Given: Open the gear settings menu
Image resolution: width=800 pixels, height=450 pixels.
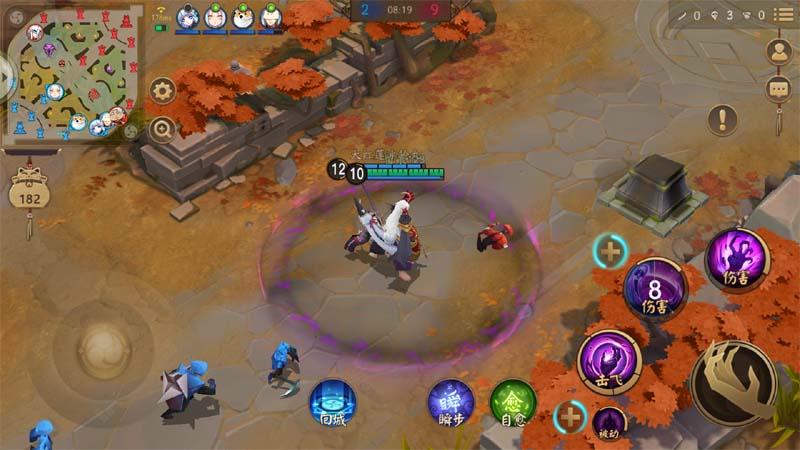Looking at the screenshot, I should 162,91.
